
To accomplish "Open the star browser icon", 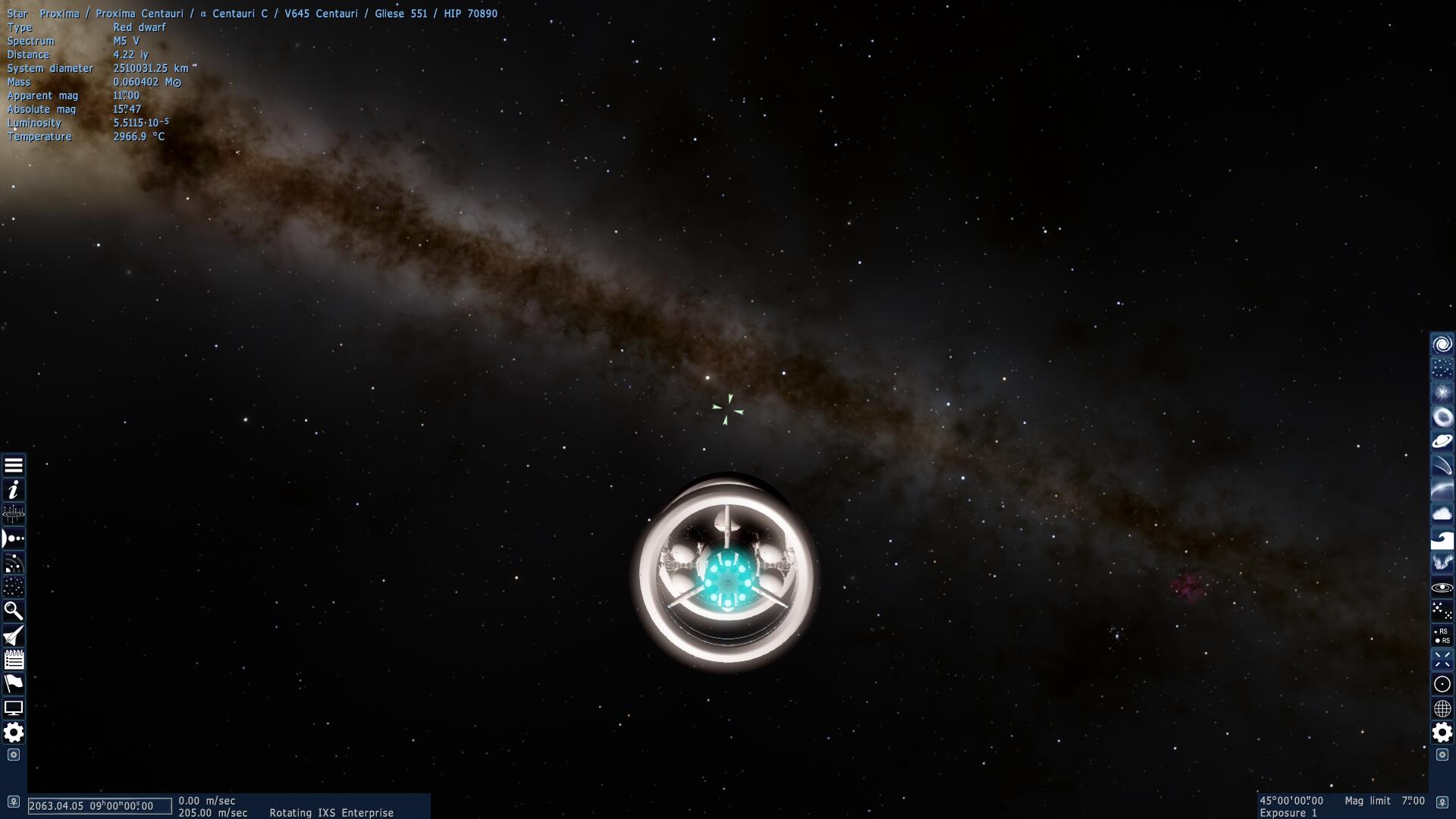I will 14,587.
